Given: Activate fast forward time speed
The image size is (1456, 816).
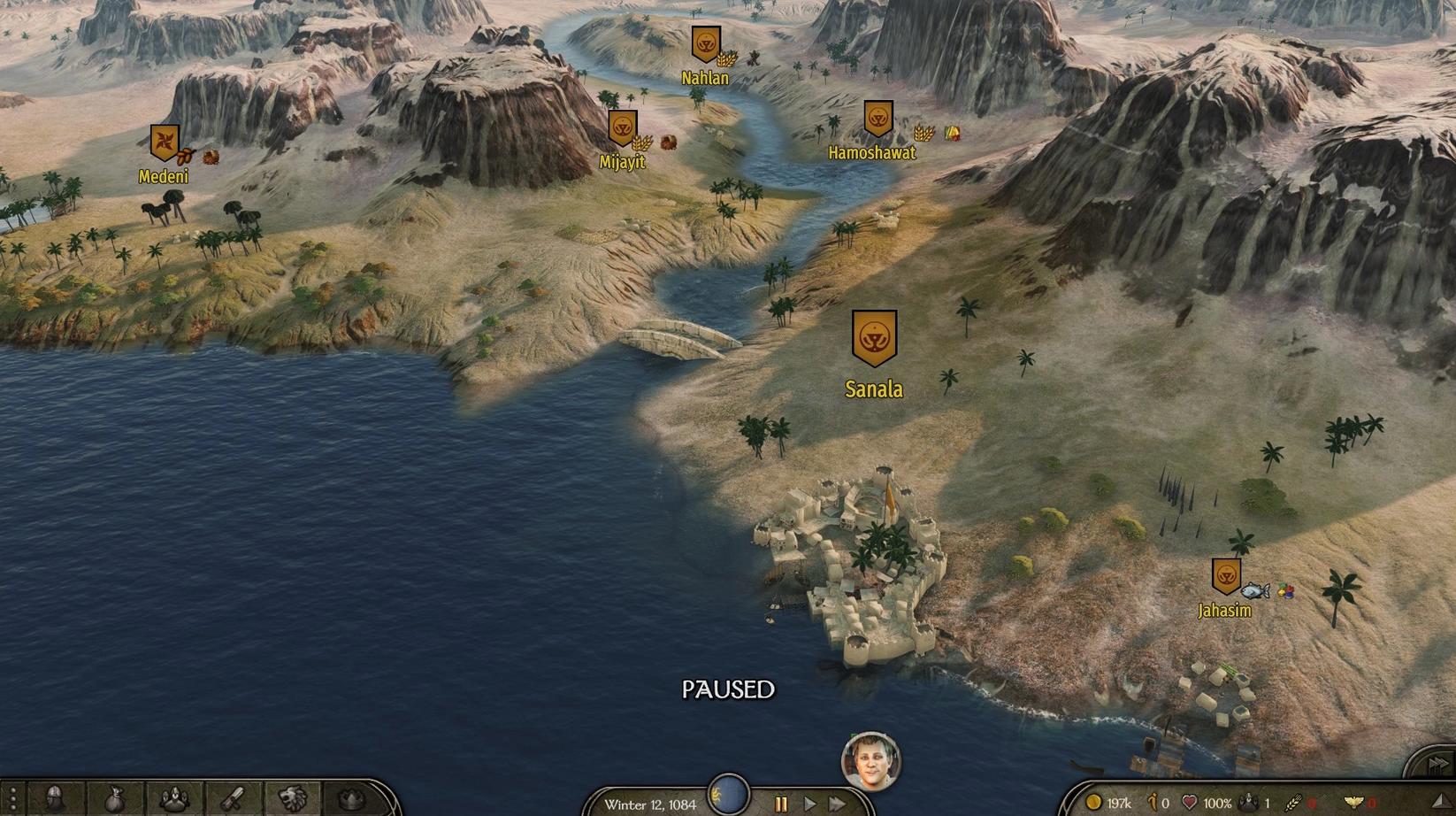Looking at the screenshot, I should coord(837,804).
